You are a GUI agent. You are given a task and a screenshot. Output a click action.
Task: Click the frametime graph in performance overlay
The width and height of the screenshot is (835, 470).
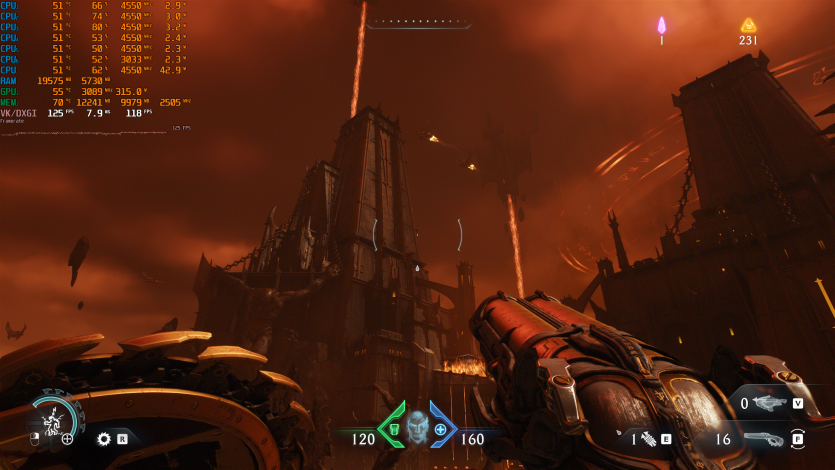95,130
